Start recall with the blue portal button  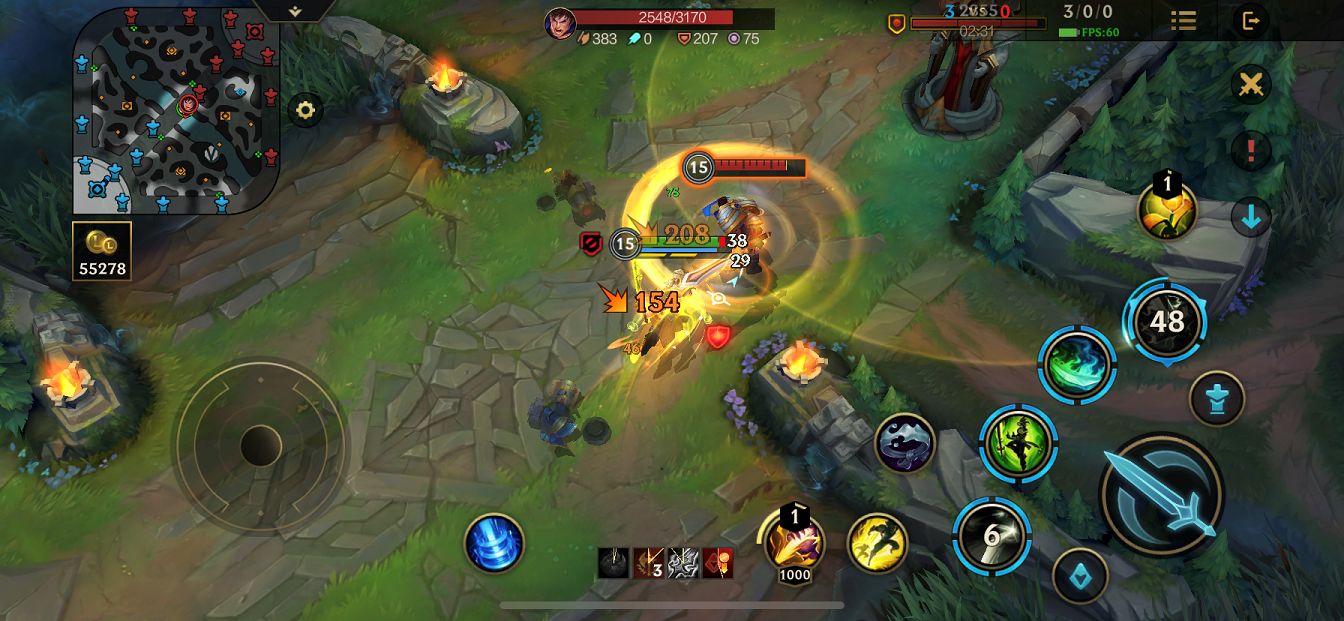coord(494,543)
